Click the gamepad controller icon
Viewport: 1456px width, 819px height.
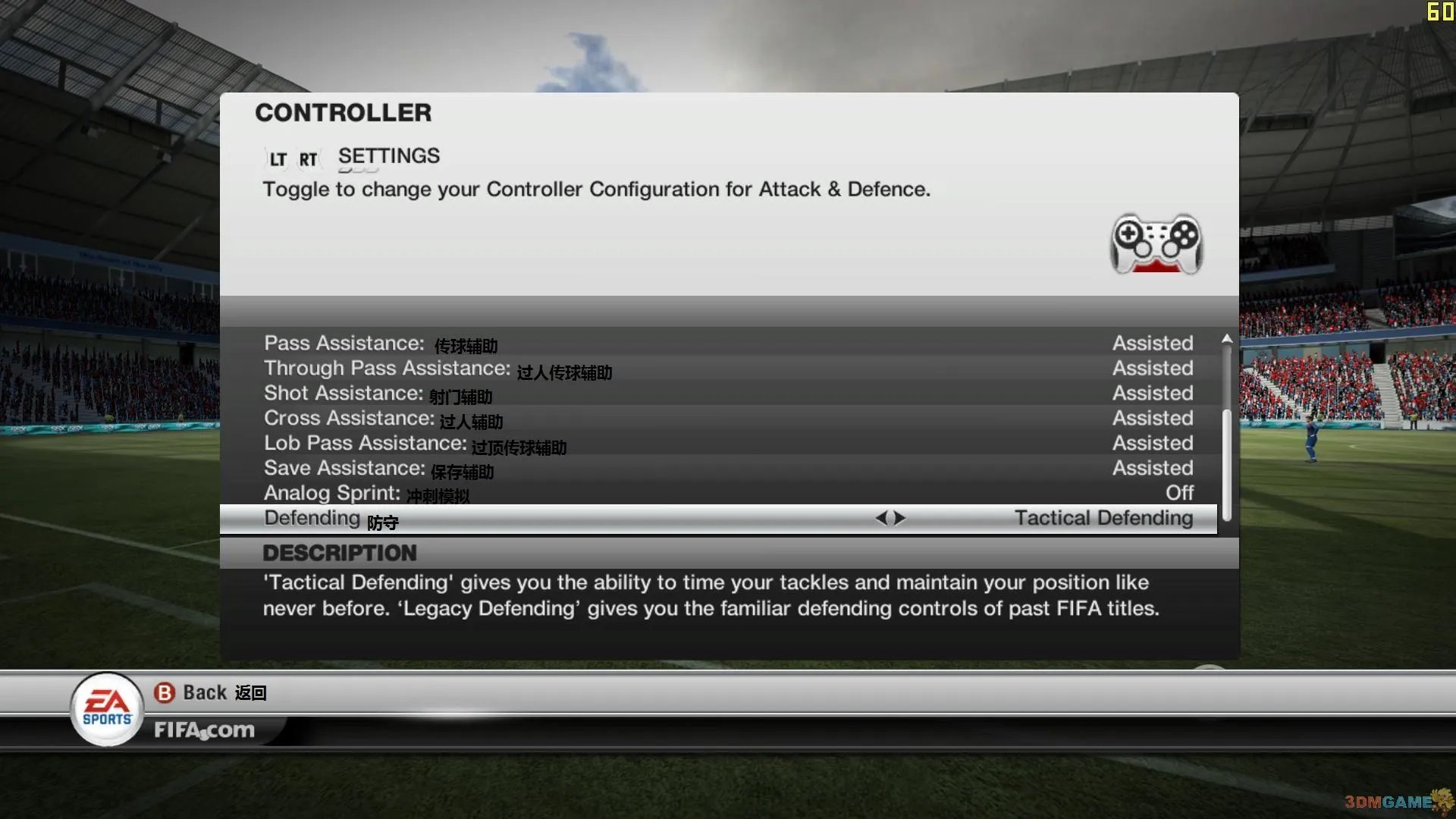[1156, 244]
